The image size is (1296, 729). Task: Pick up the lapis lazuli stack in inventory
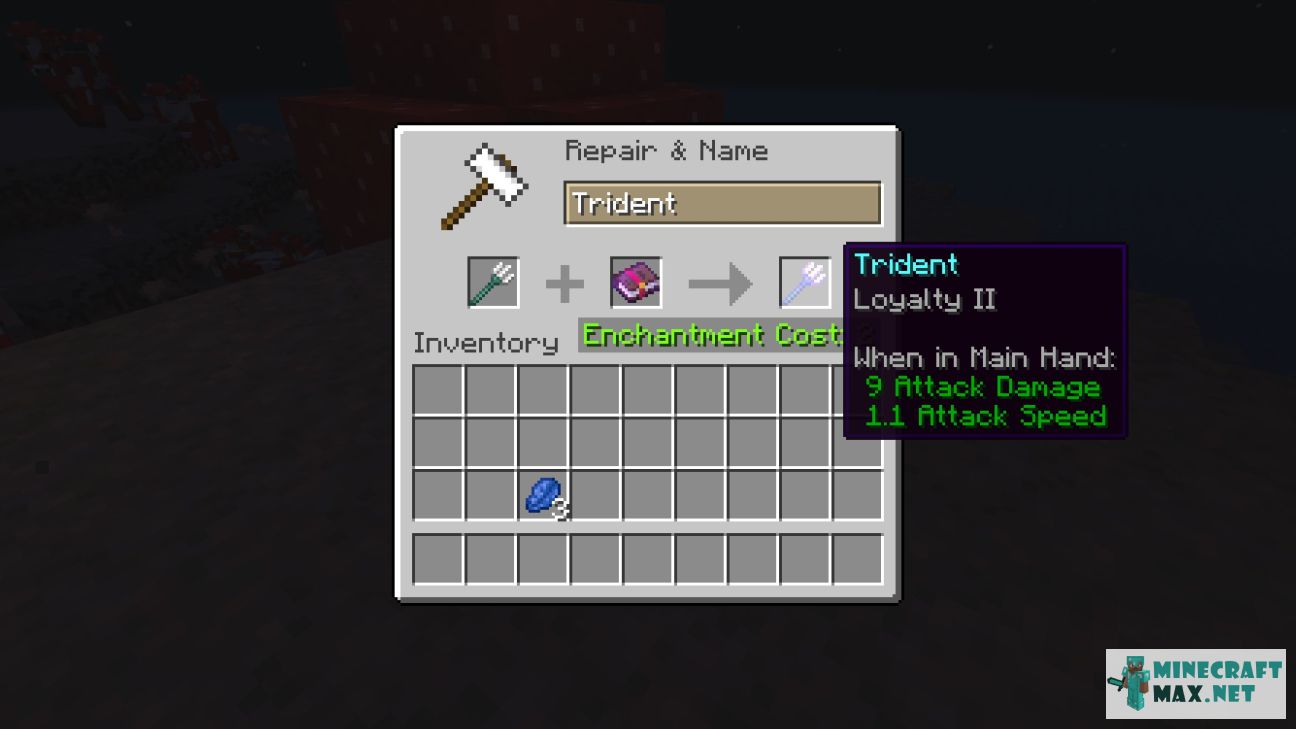pyautogui.click(x=543, y=497)
